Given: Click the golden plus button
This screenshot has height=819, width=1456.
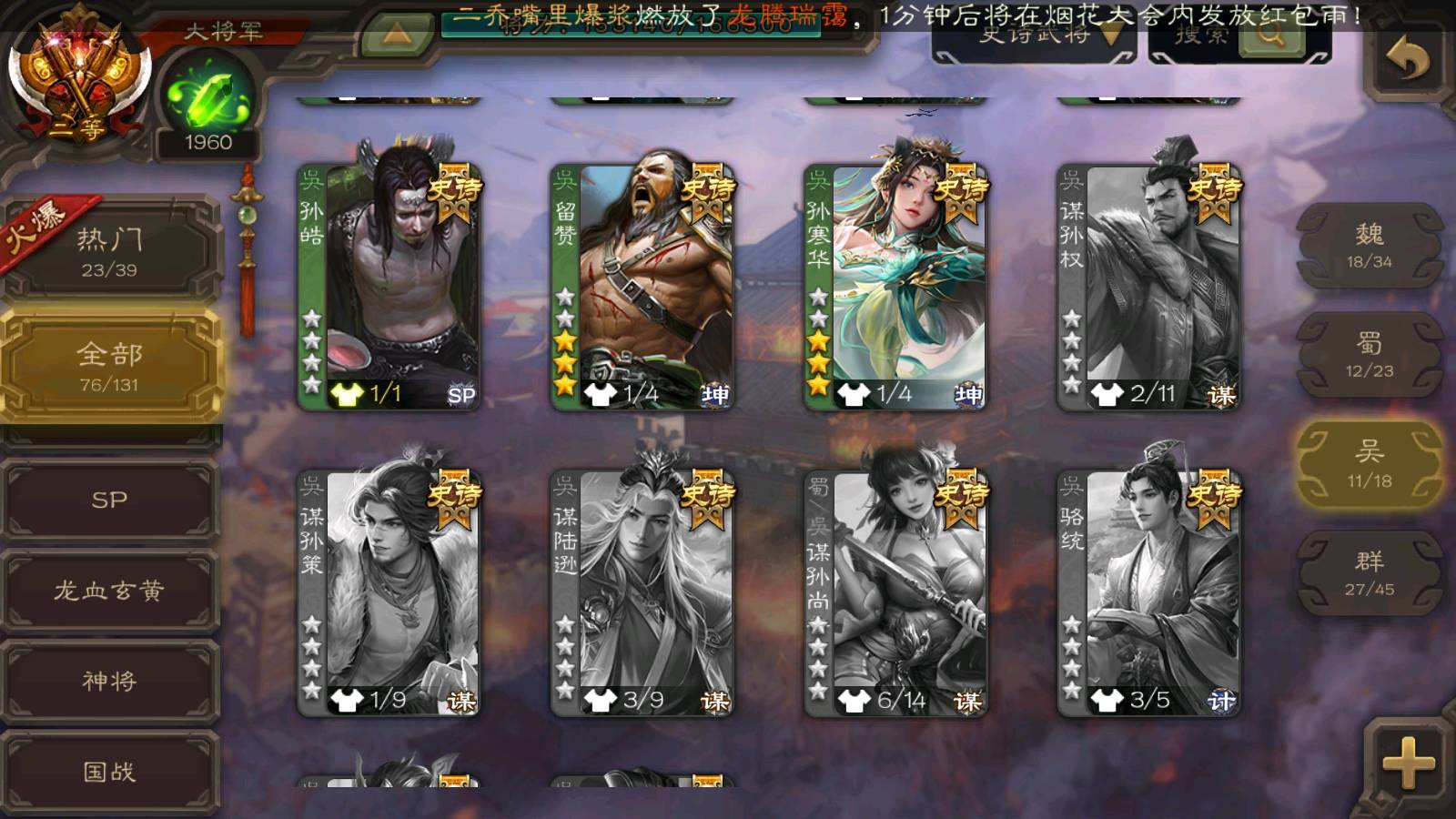Looking at the screenshot, I should (x=1407, y=763).
